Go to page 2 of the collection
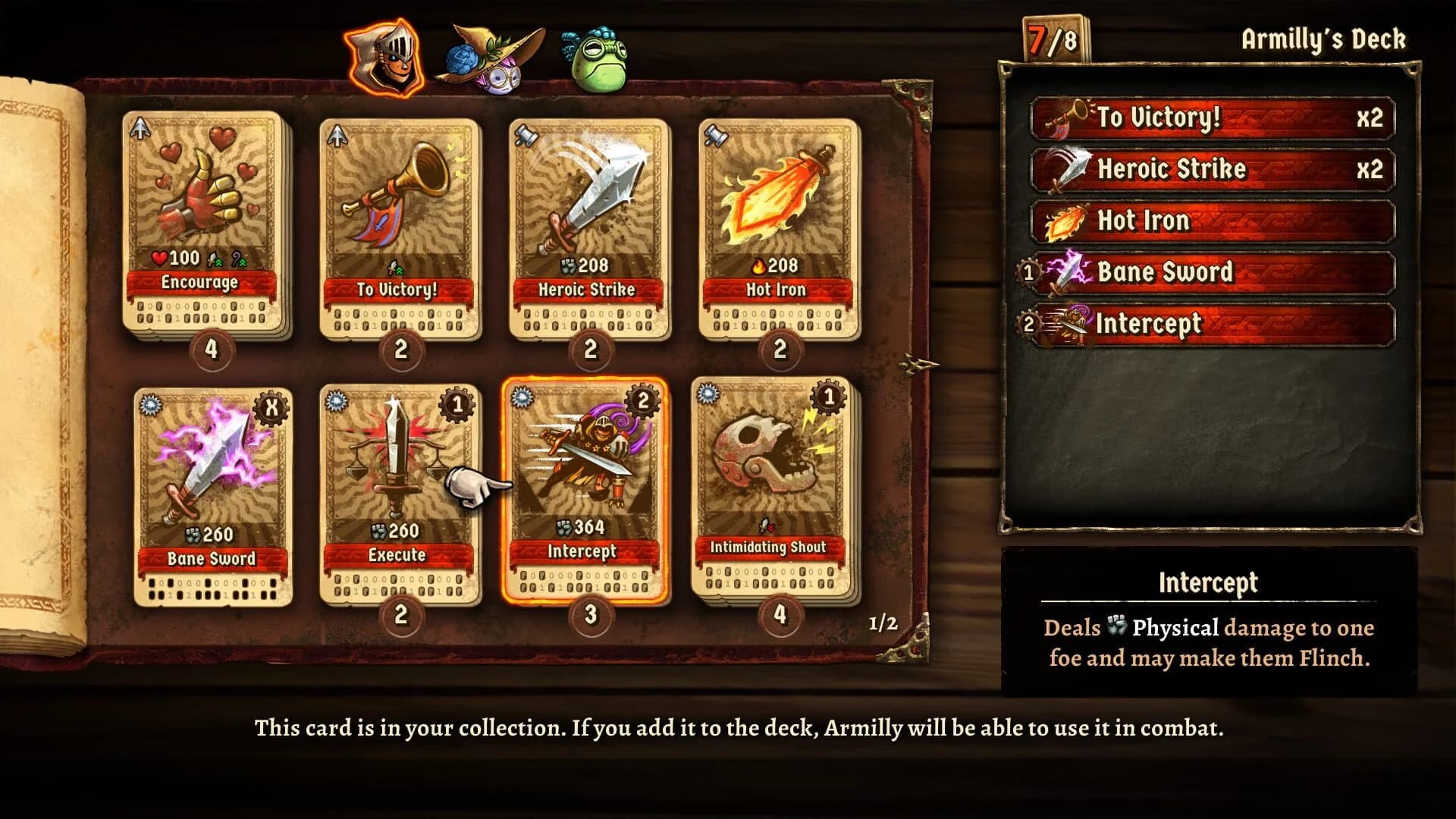Image resolution: width=1456 pixels, height=819 pixels. 882,624
